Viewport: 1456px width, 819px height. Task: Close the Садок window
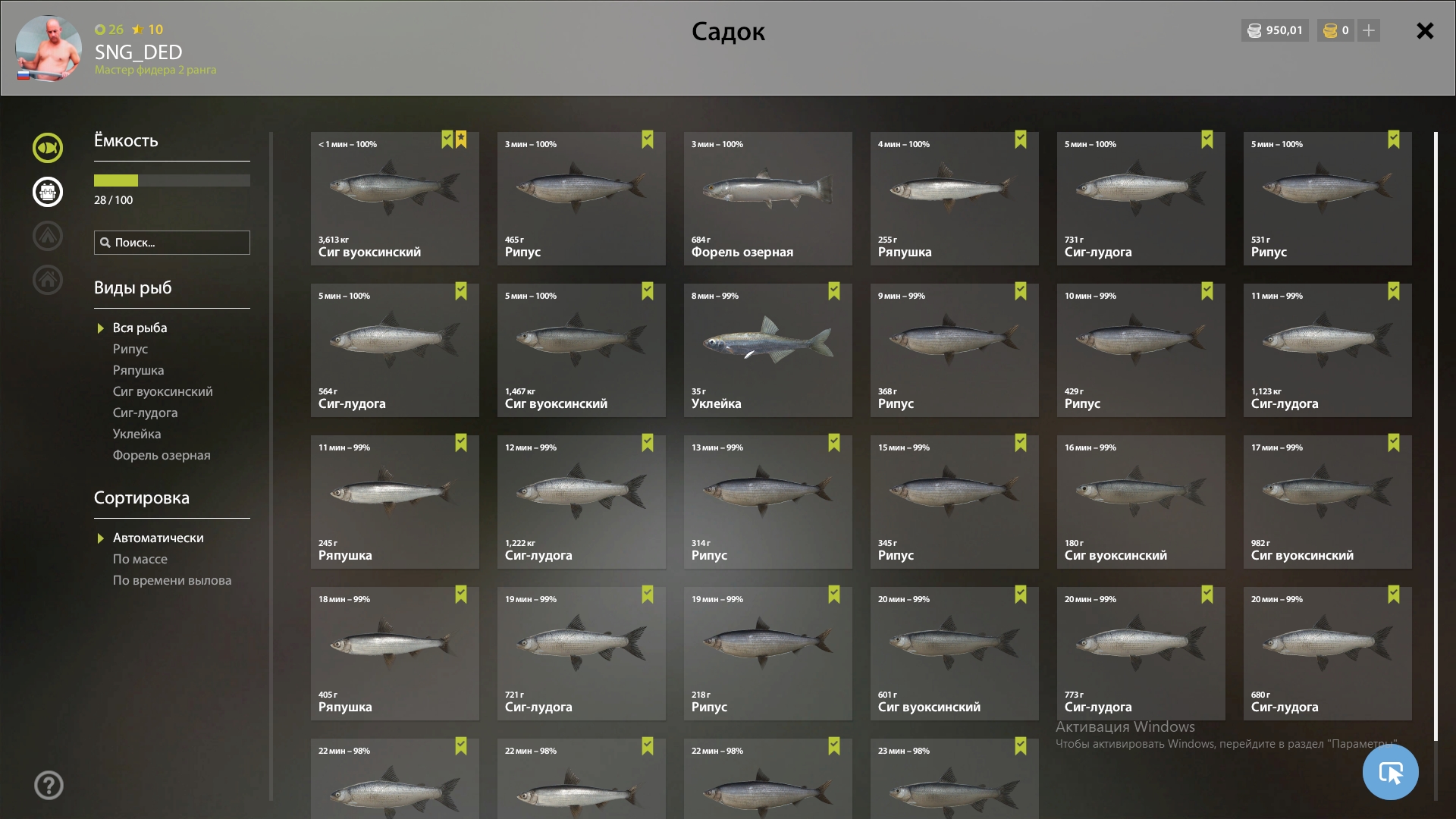coord(1425,31)
